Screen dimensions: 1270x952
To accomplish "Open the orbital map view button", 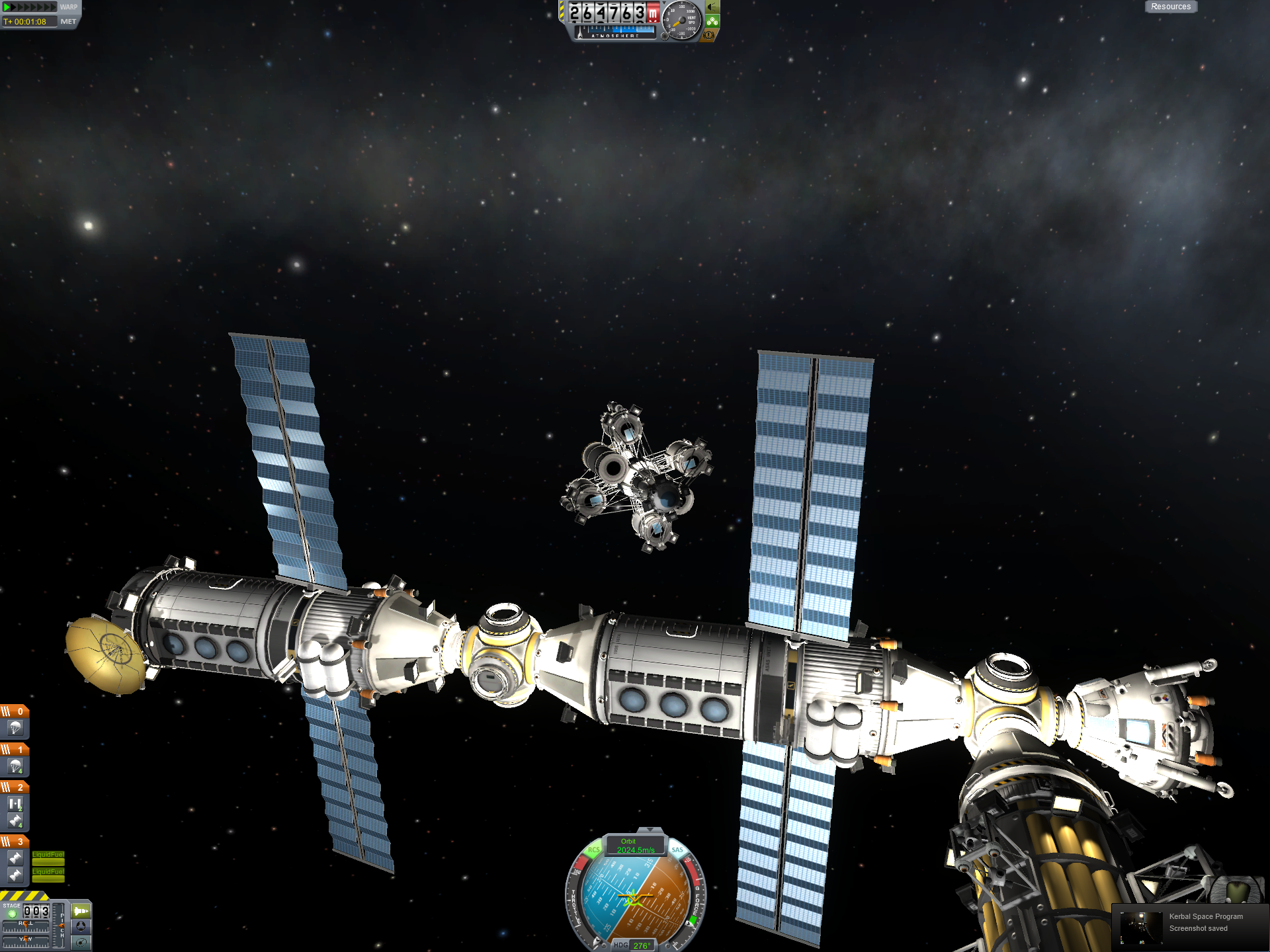I will [81, 943].
